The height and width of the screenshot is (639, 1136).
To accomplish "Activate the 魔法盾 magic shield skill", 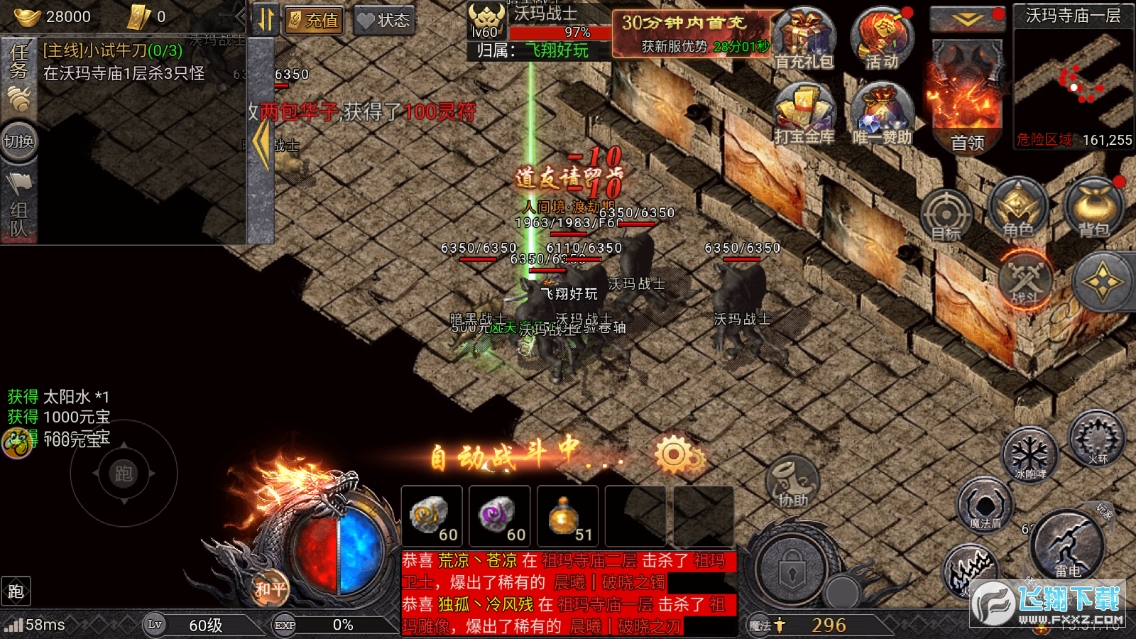I will tap(985, 505).
